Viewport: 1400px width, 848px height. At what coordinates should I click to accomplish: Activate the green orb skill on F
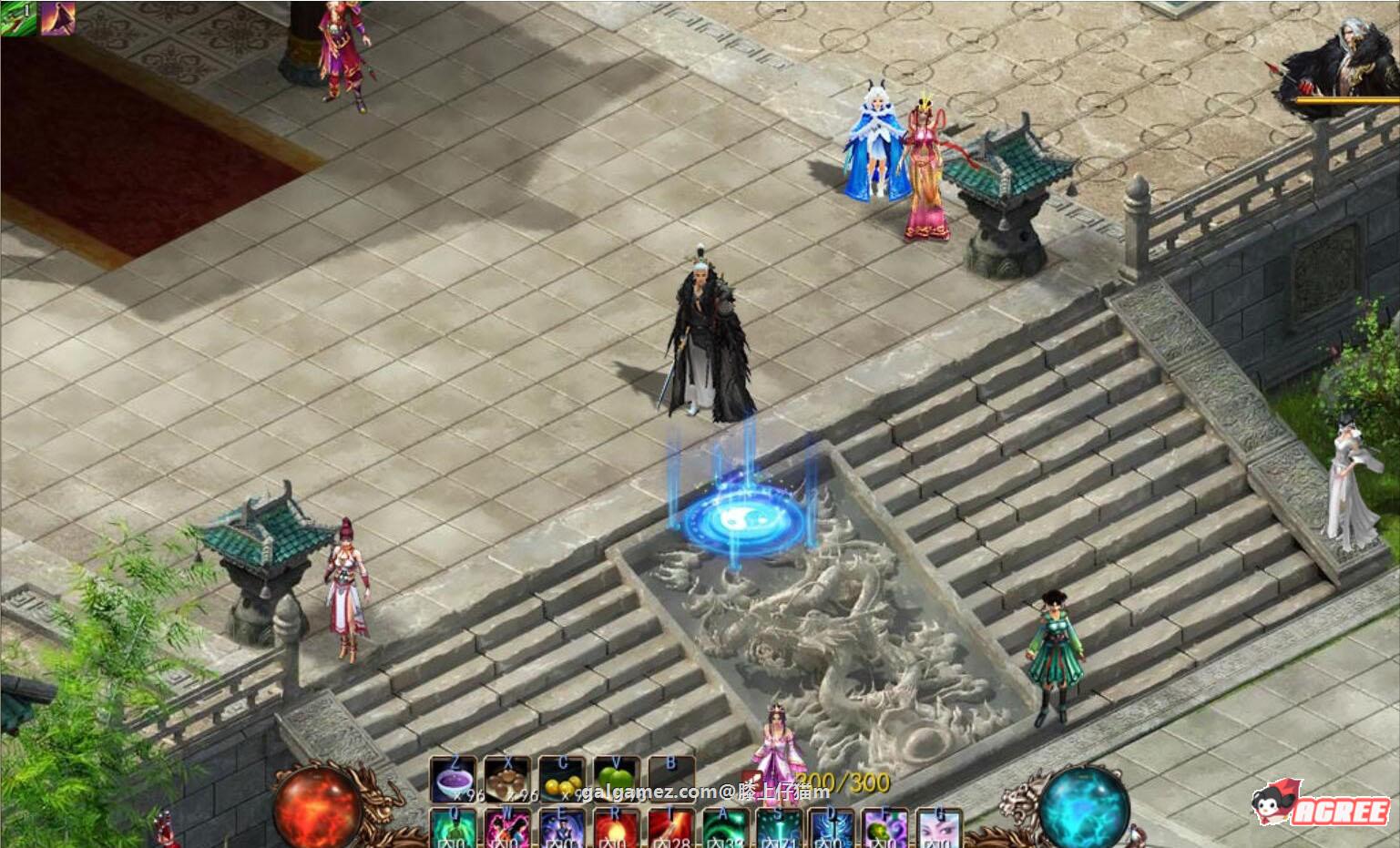[886, 825]
